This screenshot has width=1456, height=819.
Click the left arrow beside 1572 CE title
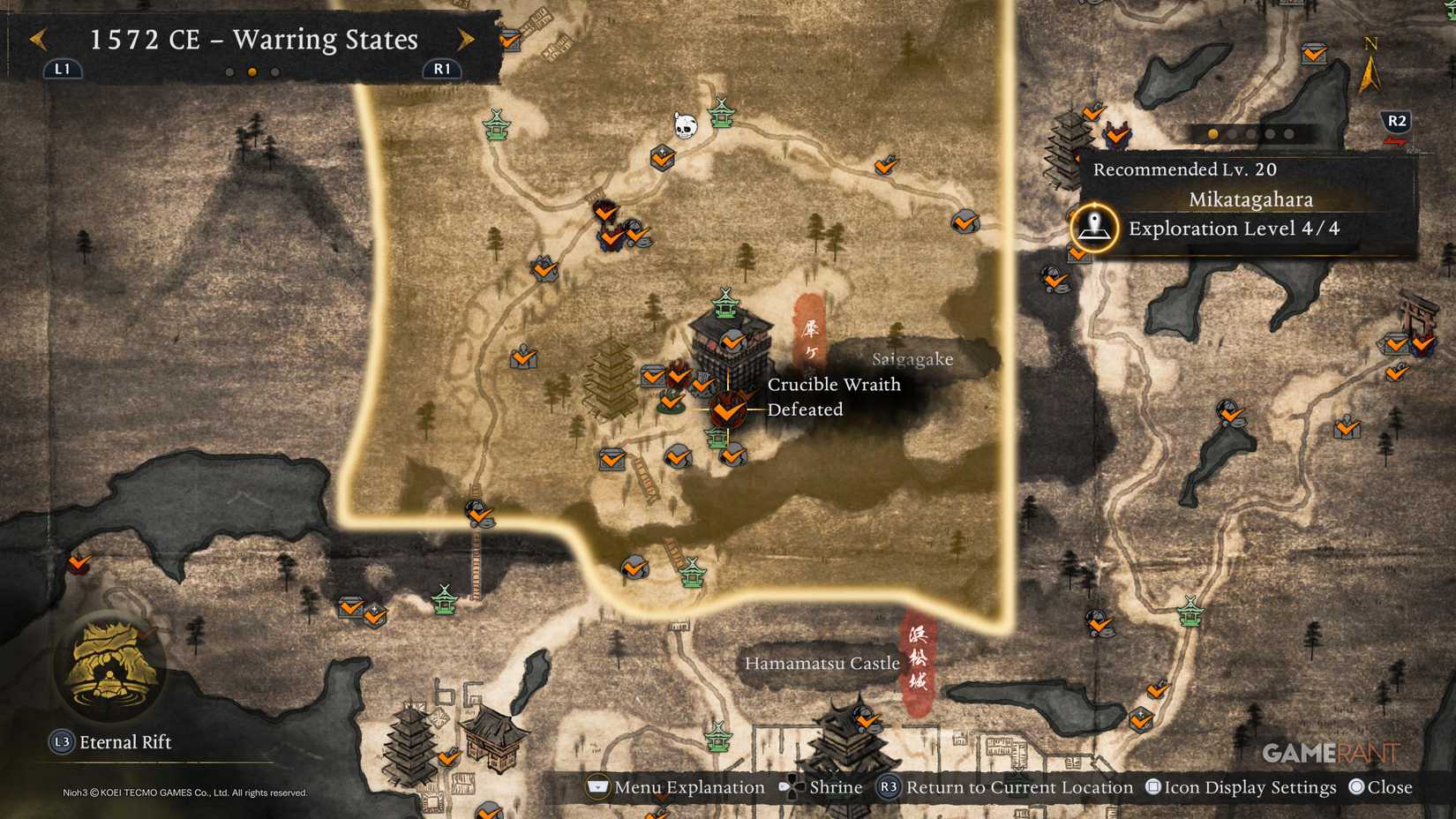pos(35,39)
